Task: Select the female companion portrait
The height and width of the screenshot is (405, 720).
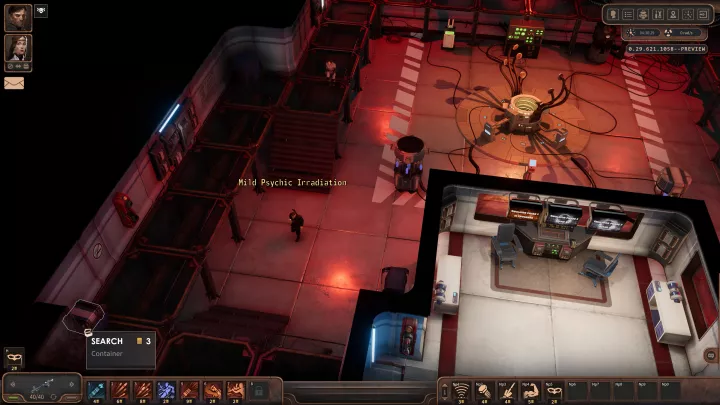Action: pos(17,48)
